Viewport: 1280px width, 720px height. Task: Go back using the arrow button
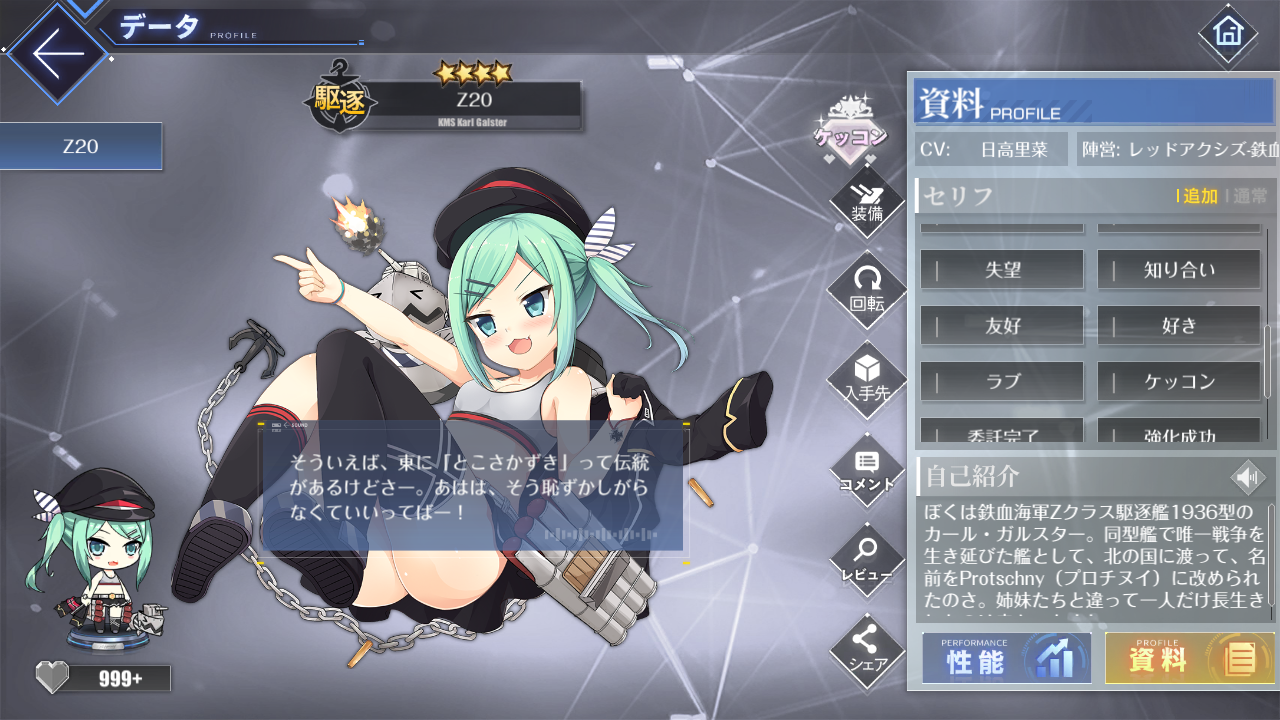pos(57,52)
